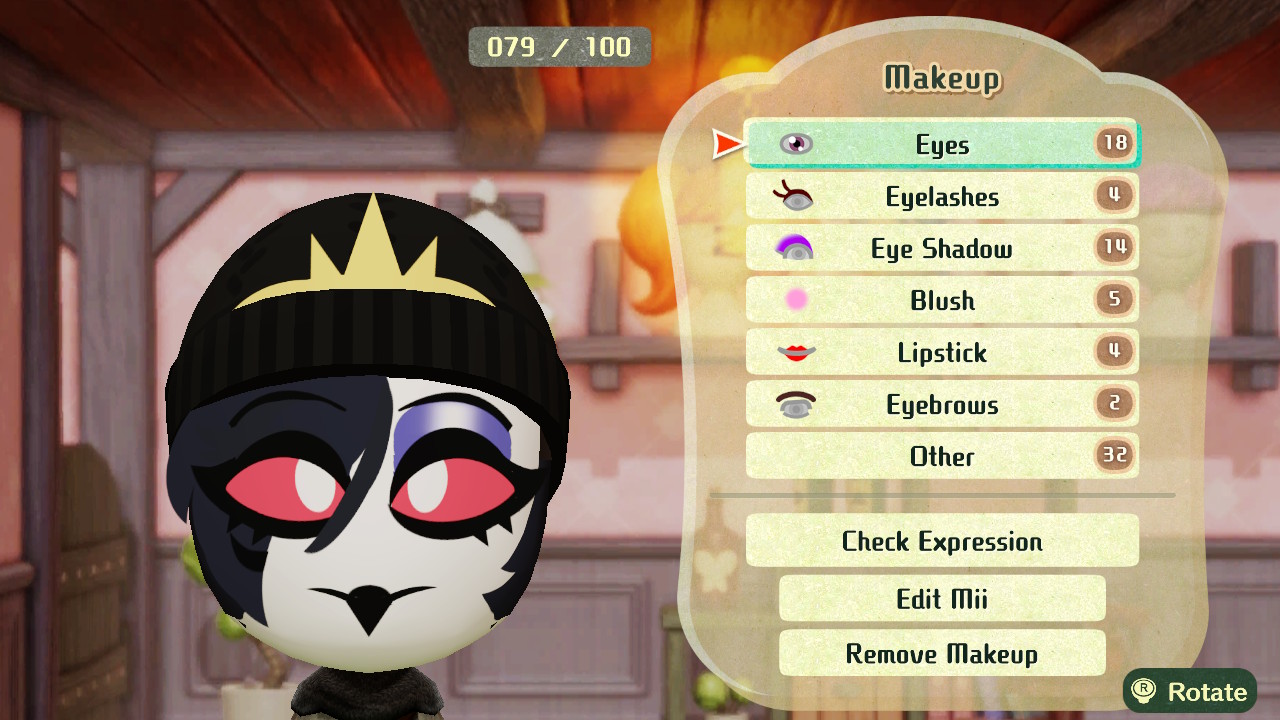Open the Other makeup category

click(x=941, y=456)
